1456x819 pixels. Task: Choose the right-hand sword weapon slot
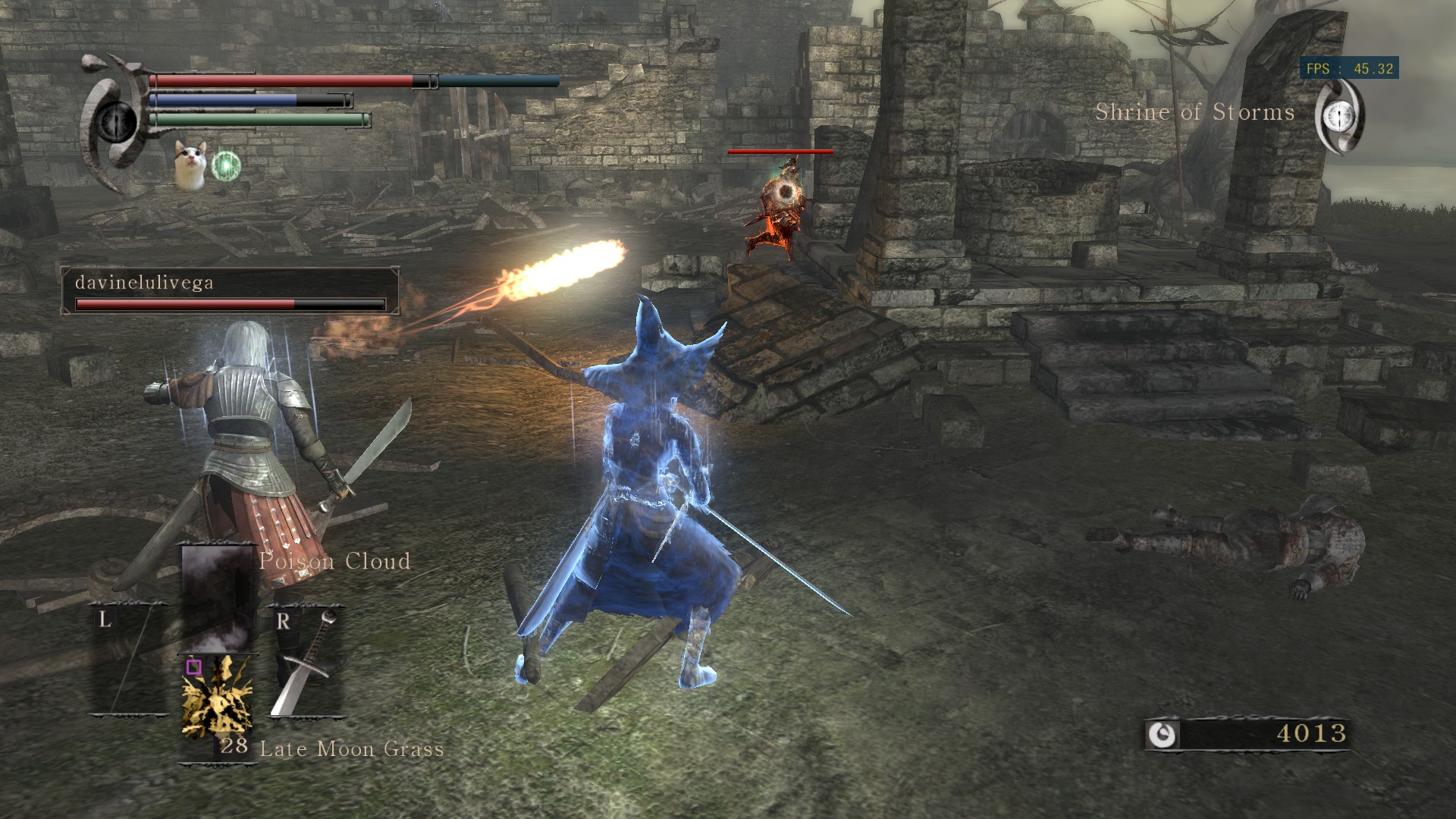[x=304, y=661]
